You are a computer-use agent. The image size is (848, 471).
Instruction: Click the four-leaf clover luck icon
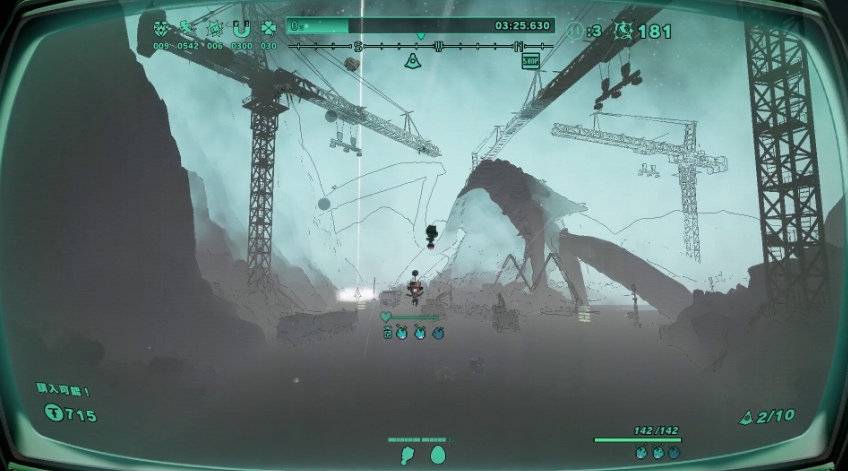268,29
